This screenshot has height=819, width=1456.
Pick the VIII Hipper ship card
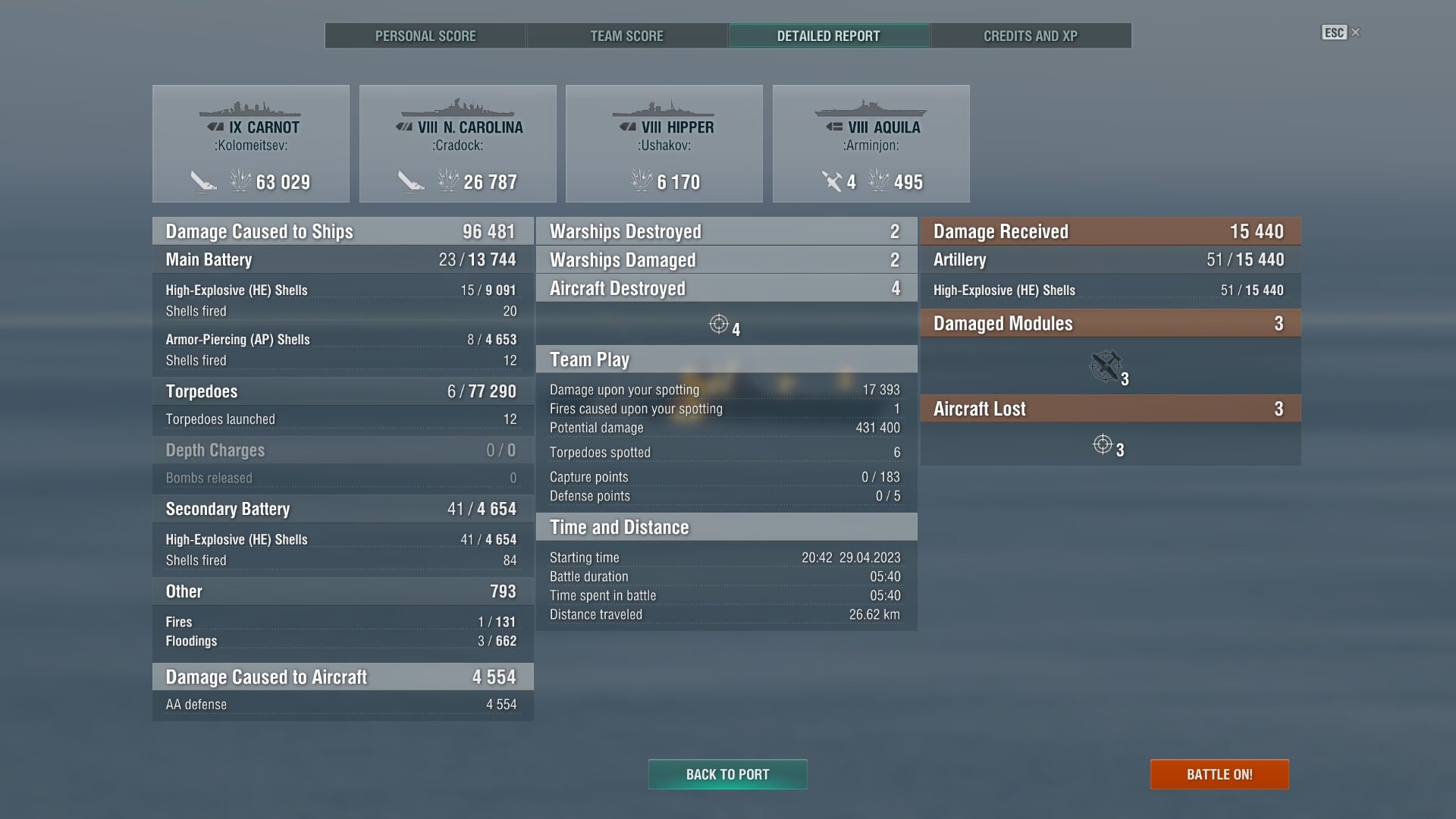tap(664, 144)
